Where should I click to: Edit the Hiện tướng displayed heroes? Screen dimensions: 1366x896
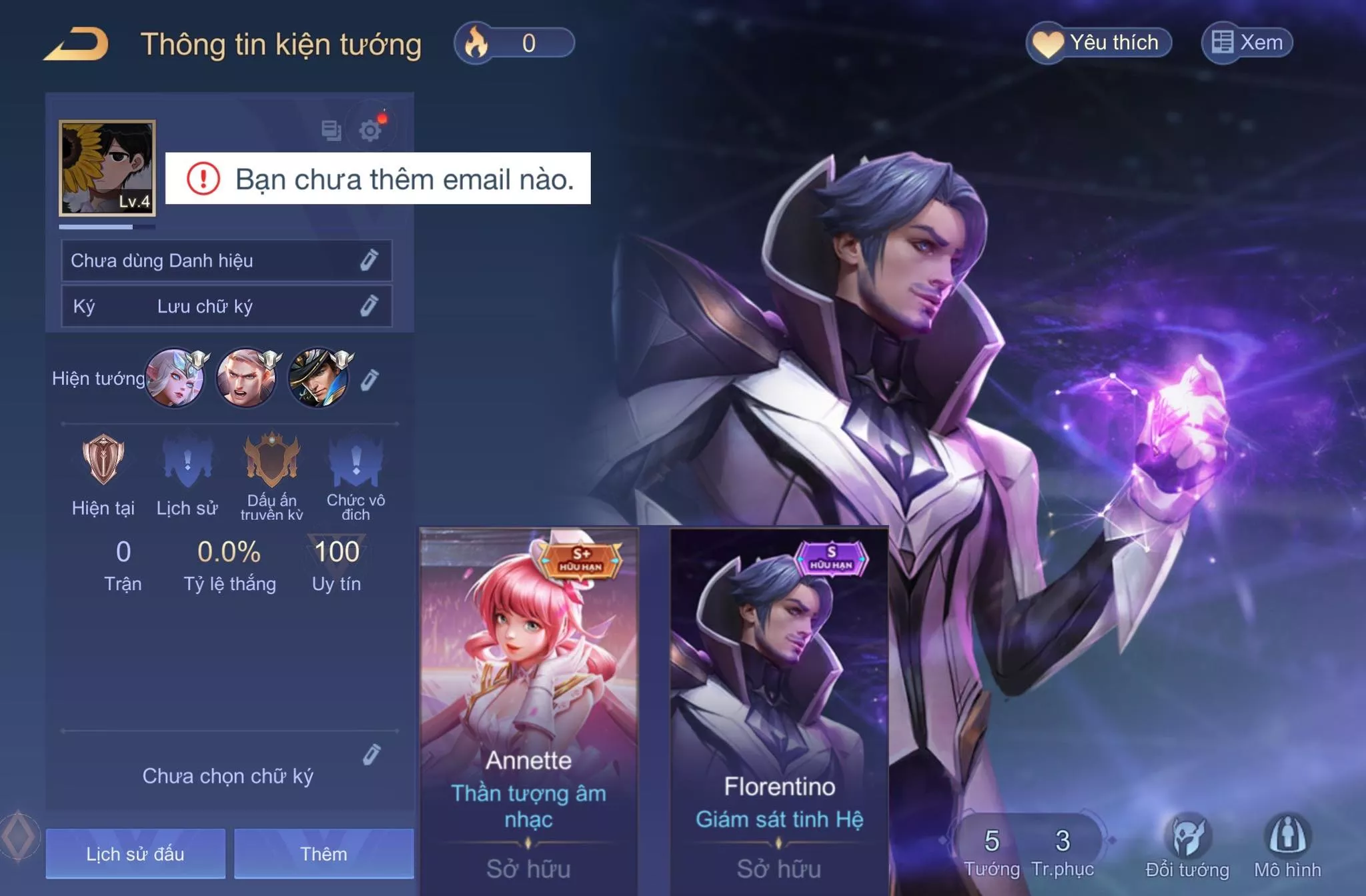pos(370,380)
